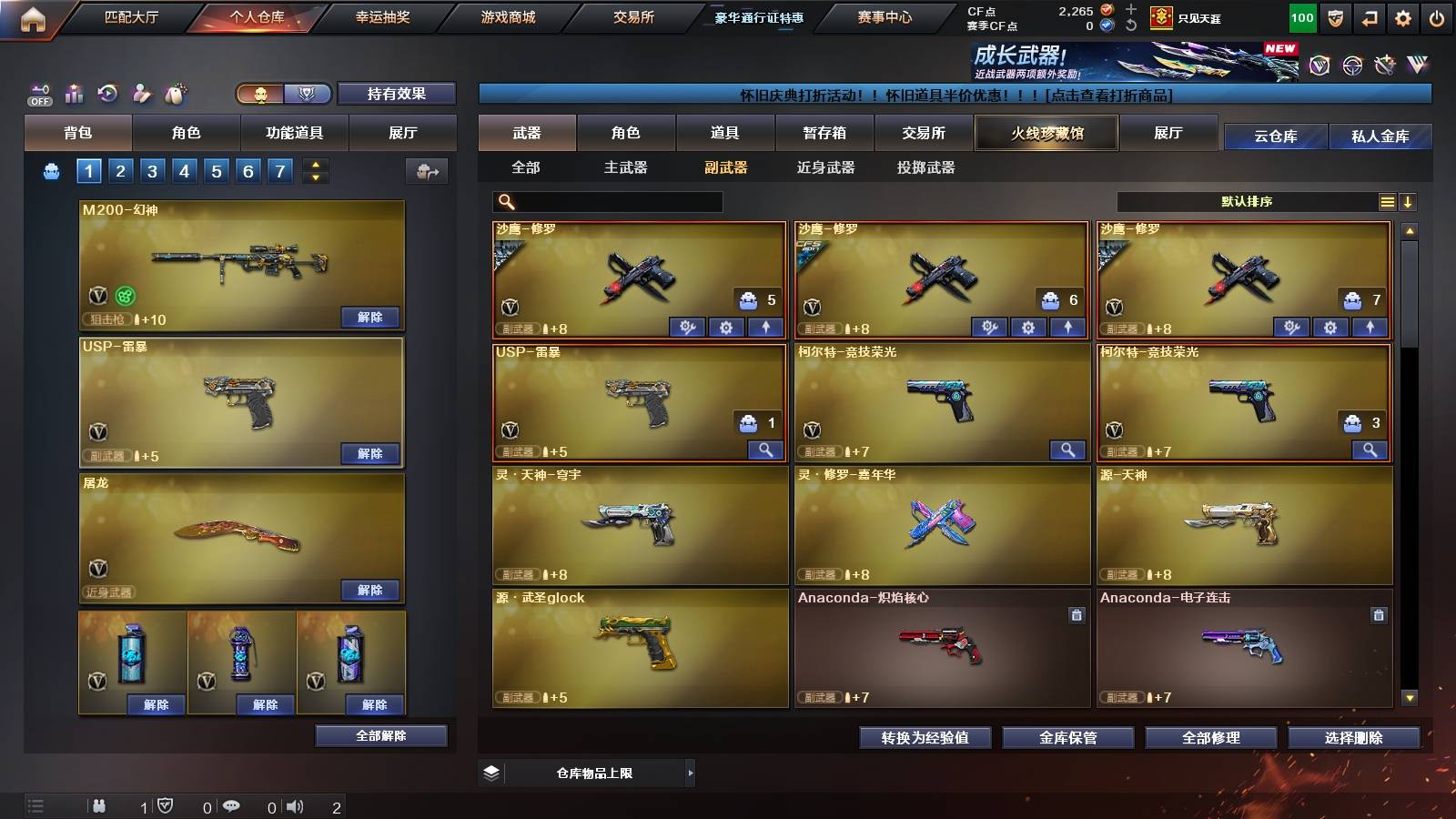Click the power exit icon at top right
This screenshot has height=819, width=1456.
click(x=1438, y=15)
